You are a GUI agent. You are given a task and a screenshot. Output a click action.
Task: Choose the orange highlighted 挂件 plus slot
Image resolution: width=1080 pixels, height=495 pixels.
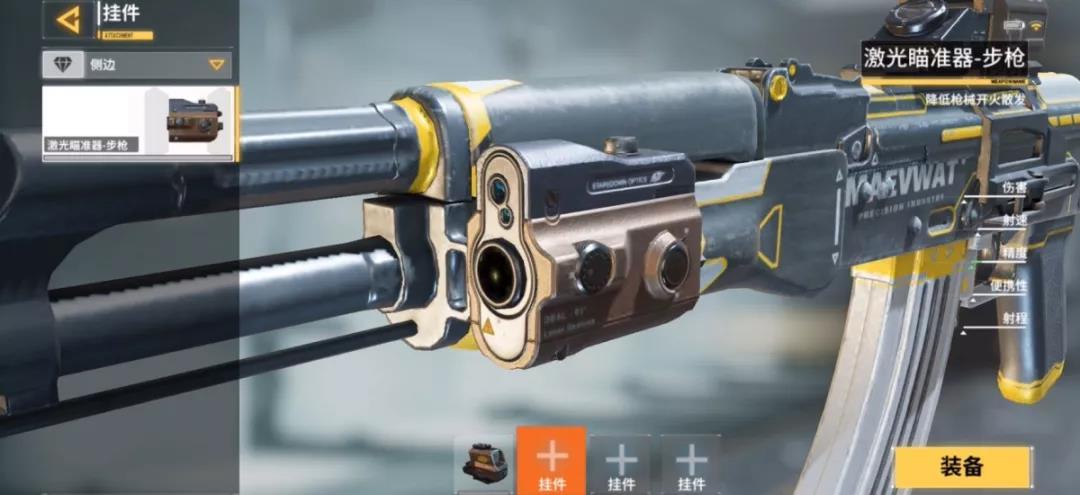(551, 462)
